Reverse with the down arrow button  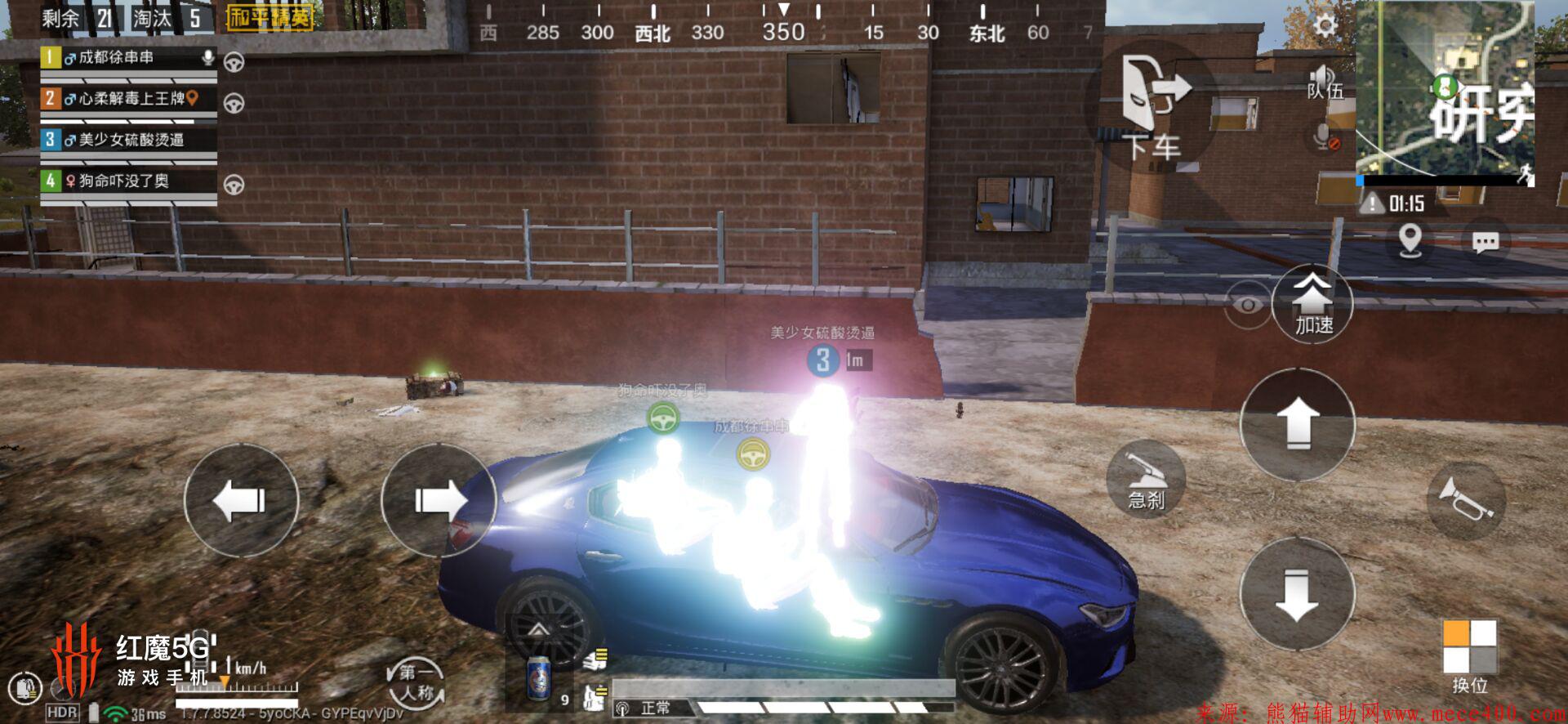[x=1297, y=594]
